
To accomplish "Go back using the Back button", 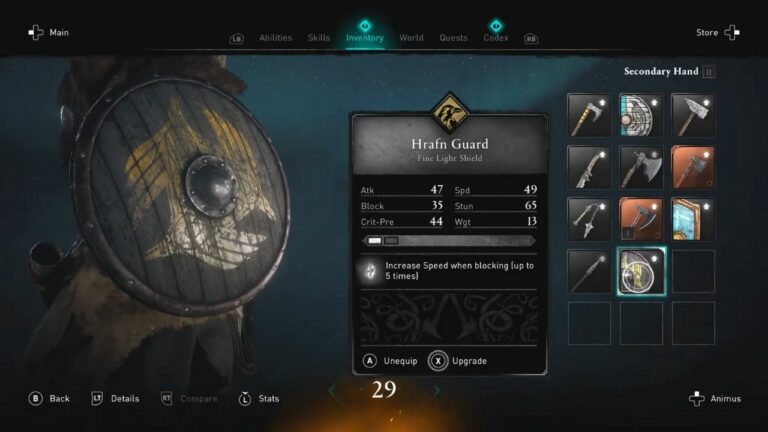I will [x=49, y=398].
